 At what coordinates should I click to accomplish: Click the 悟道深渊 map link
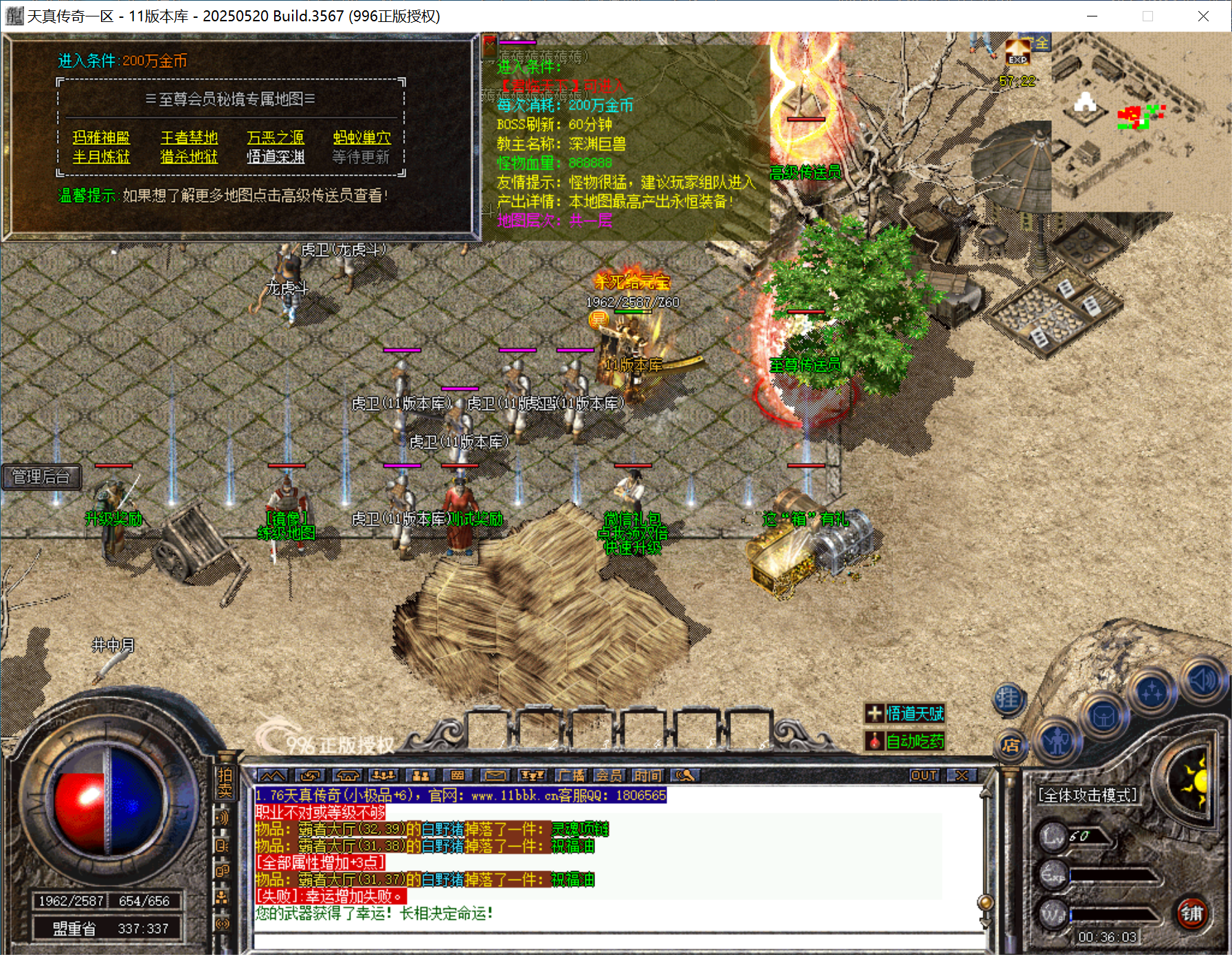275,157
